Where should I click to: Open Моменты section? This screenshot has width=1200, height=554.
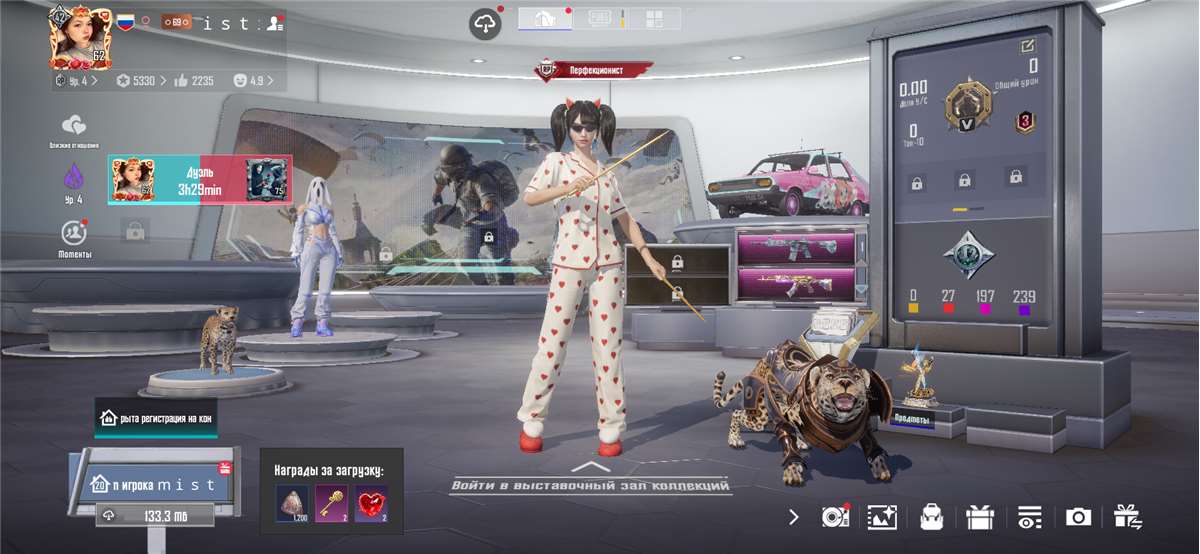[x=73, y=234]
